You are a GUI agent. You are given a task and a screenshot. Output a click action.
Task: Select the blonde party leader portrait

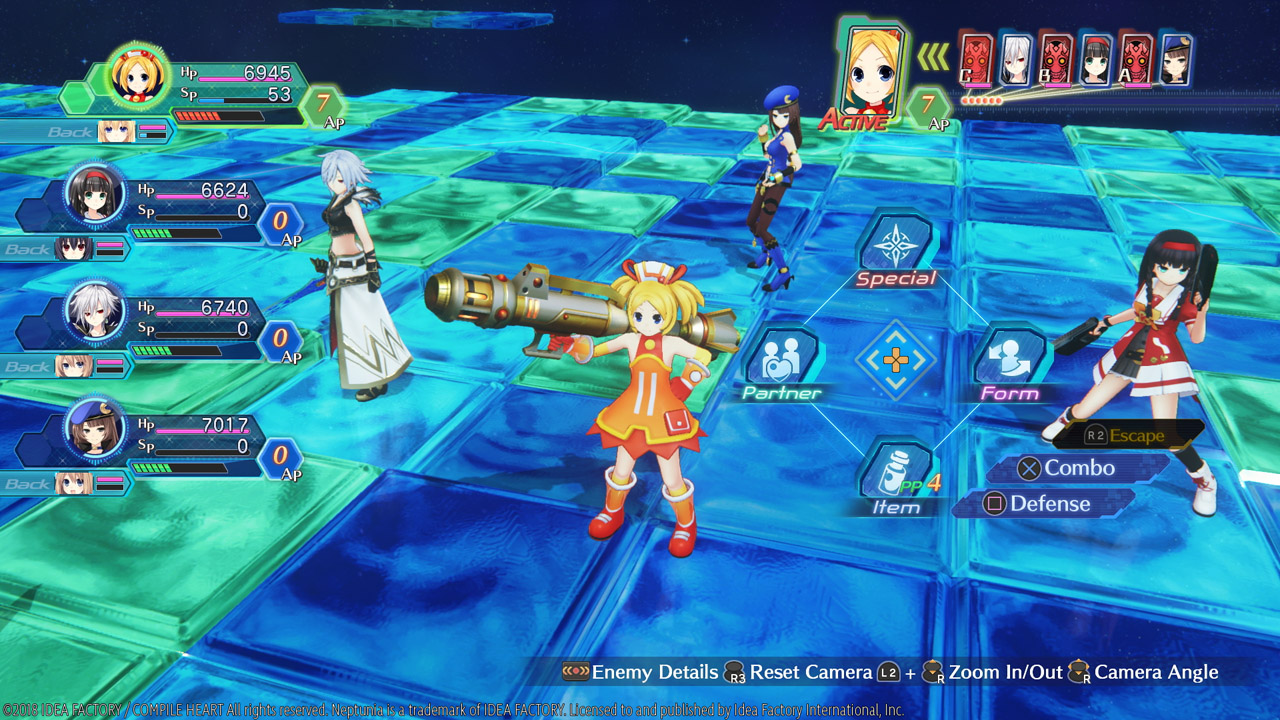(137, 76)
